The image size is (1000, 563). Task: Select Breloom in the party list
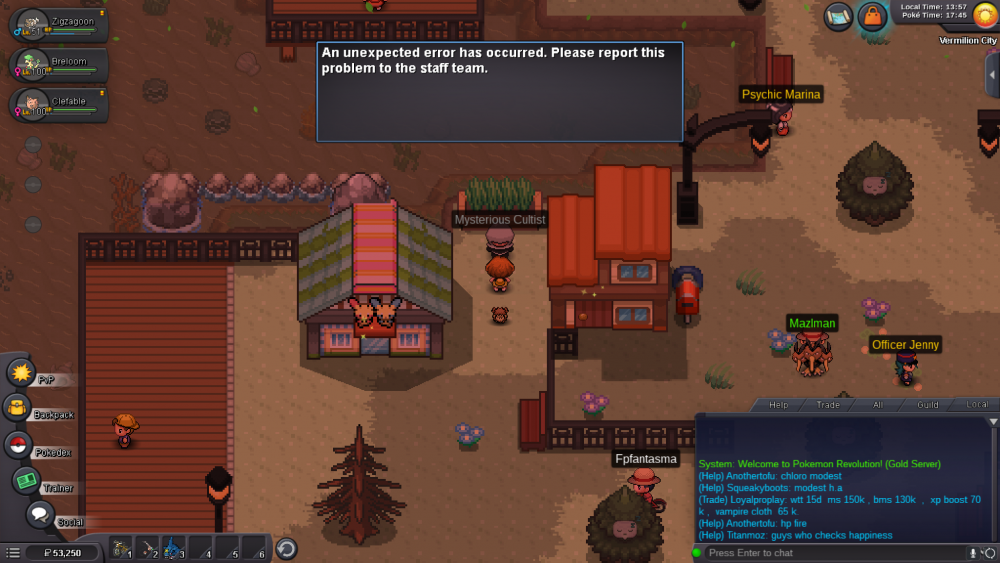coord(60,65)
